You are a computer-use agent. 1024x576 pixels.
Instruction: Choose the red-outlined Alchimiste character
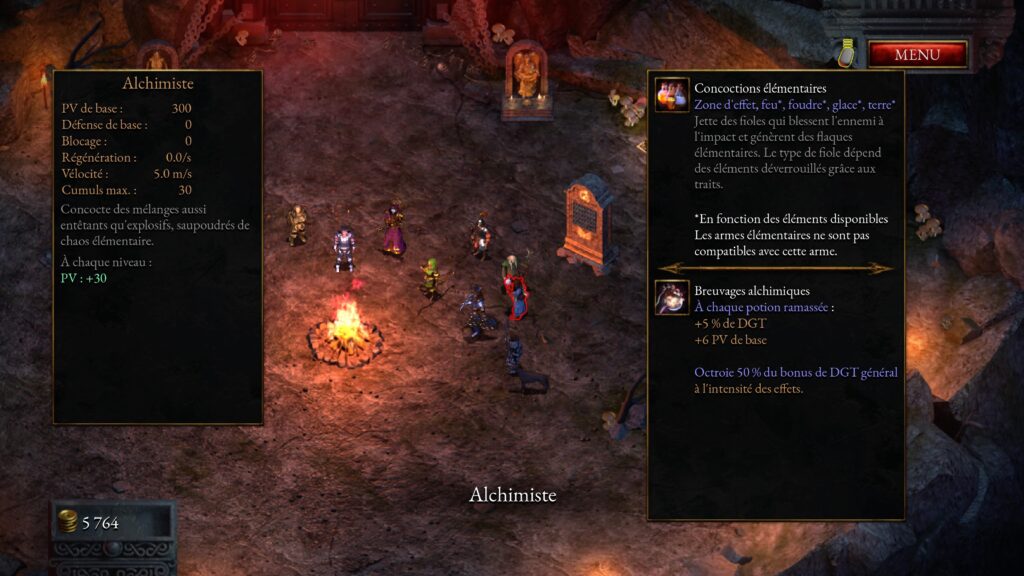pyautogui.click(x=514, y=296)
